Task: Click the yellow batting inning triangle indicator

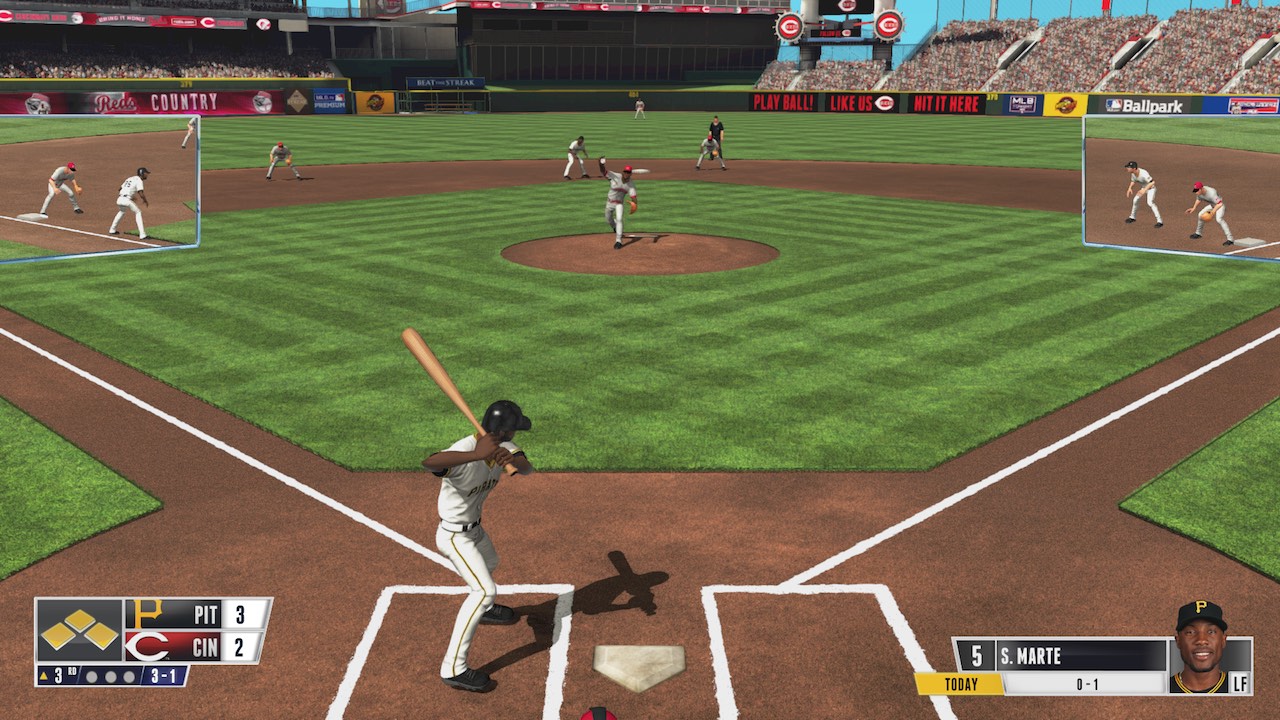Action: click(44, 675)
